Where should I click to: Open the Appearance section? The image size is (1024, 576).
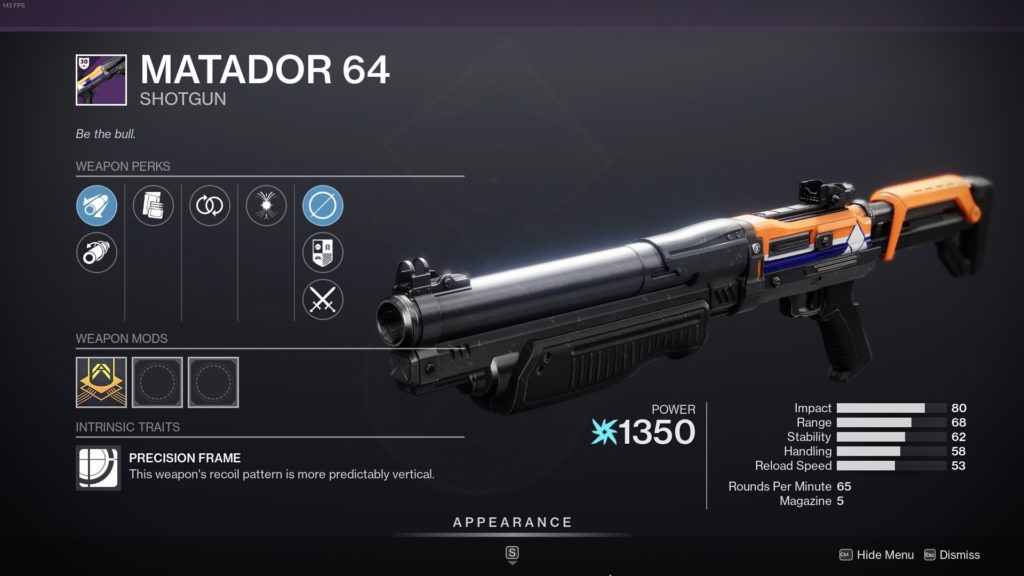512,523
